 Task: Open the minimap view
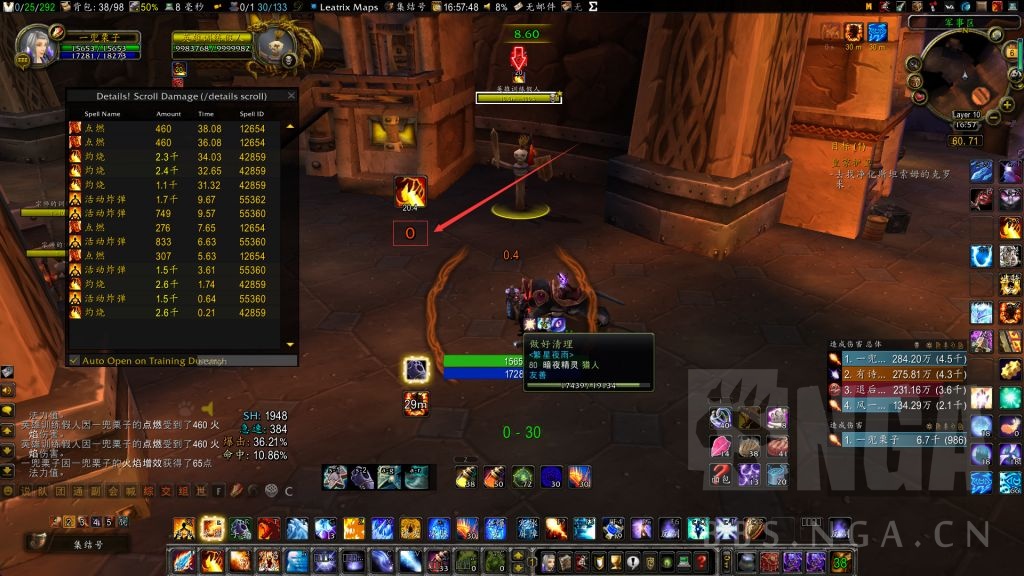click(965, 76)
